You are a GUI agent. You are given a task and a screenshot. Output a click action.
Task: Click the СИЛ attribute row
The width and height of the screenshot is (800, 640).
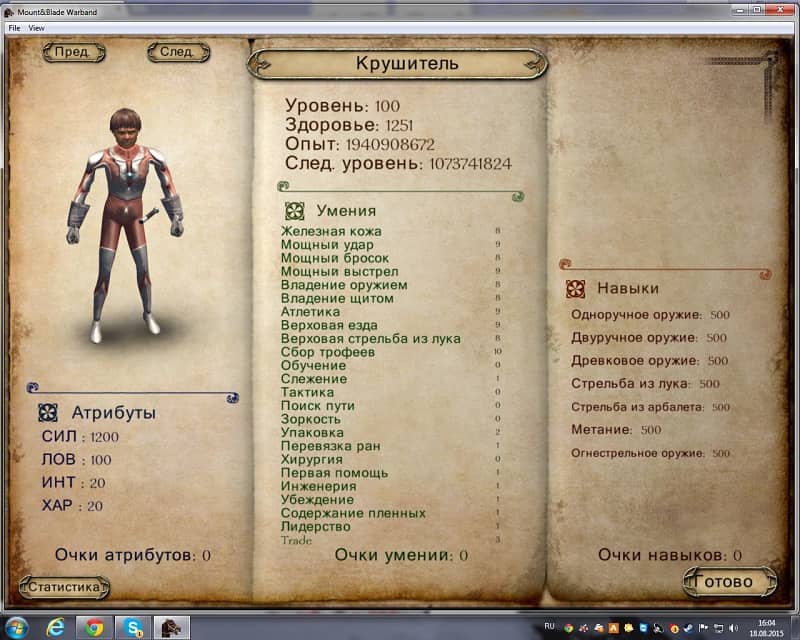click(x=79, y=437)
